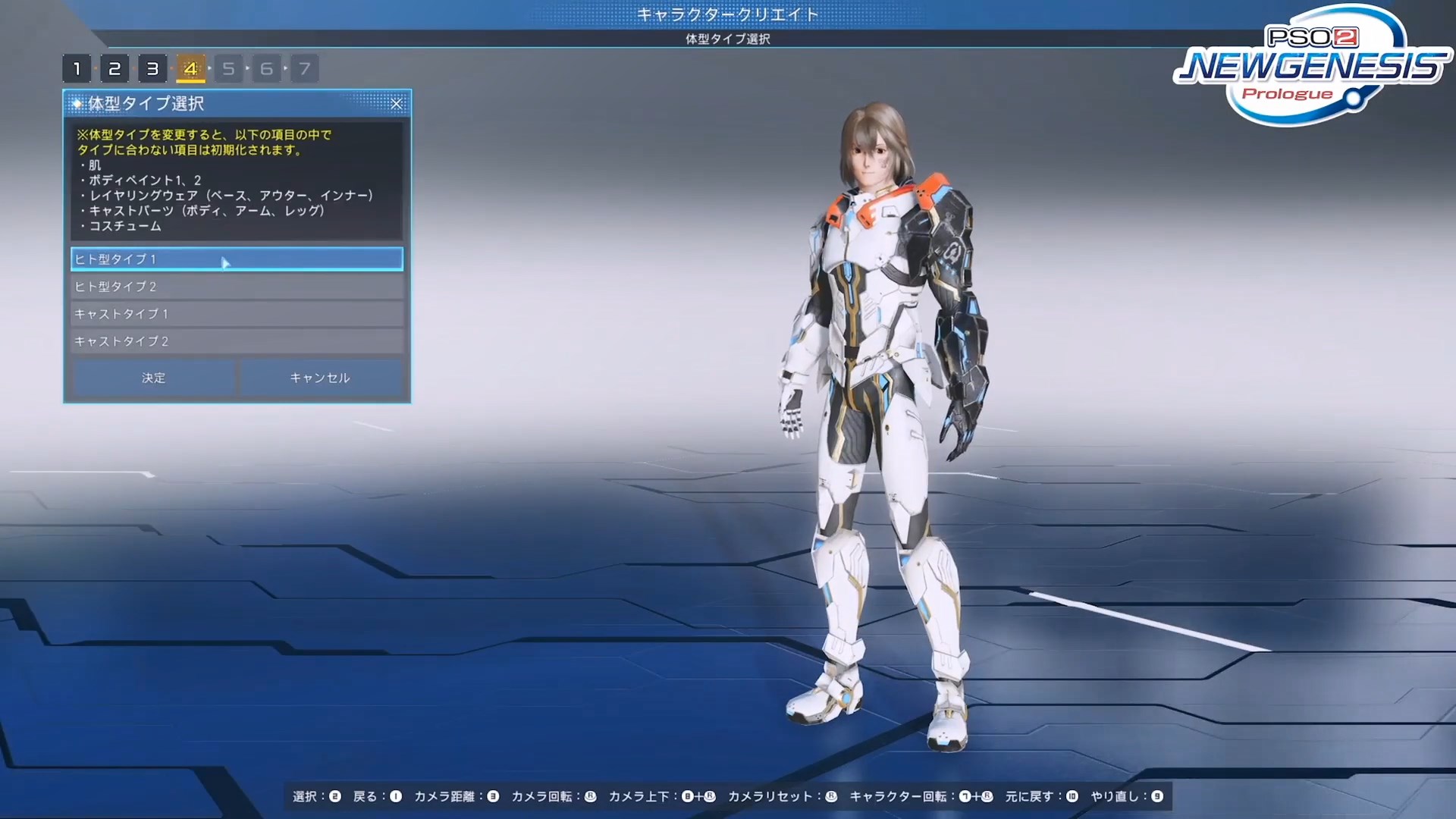Image resolution: width=1456 pixels, height=819 pixels.
Task: Close the body type selection dialog
Action: (397, 104)
